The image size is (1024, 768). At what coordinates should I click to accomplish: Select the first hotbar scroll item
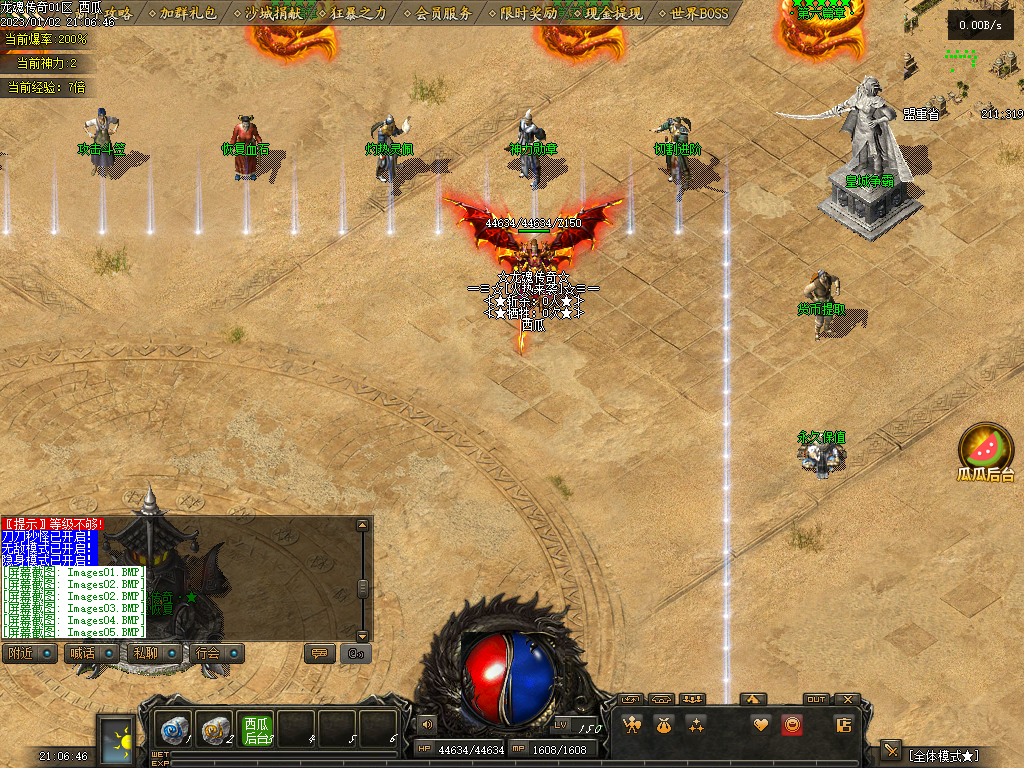pyautogui.click(x=173, y=730)
